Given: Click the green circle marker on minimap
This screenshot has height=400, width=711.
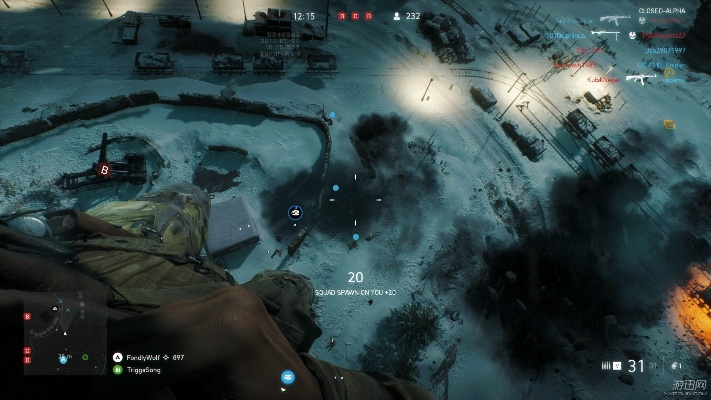Looking at the screenshot, I should coord(85,356).
